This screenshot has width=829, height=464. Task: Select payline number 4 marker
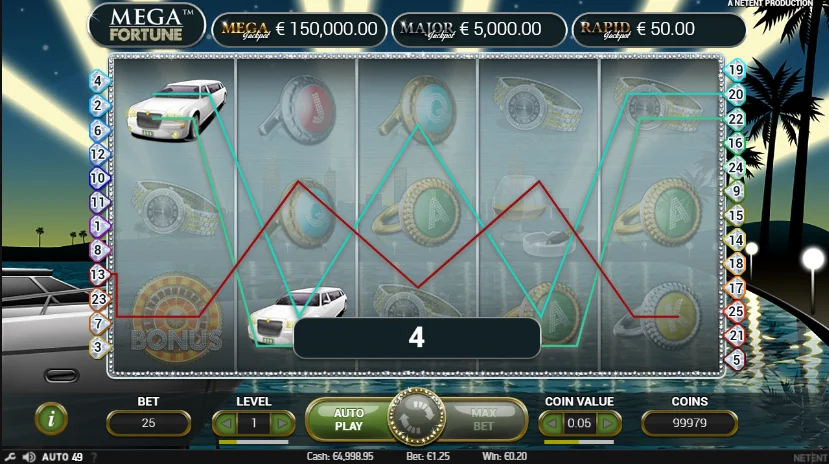(98, 80)
